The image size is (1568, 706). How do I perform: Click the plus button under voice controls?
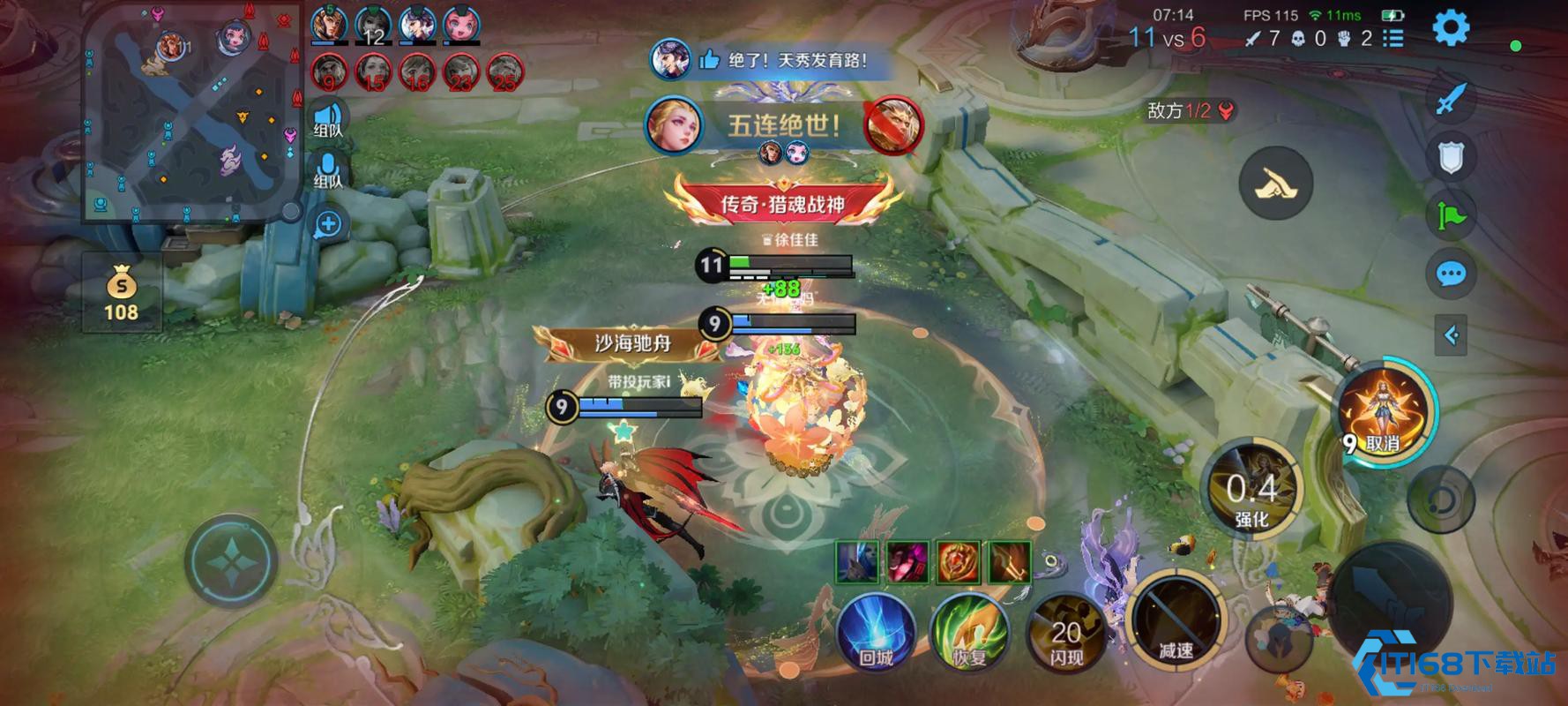click(x=328, y=224)
